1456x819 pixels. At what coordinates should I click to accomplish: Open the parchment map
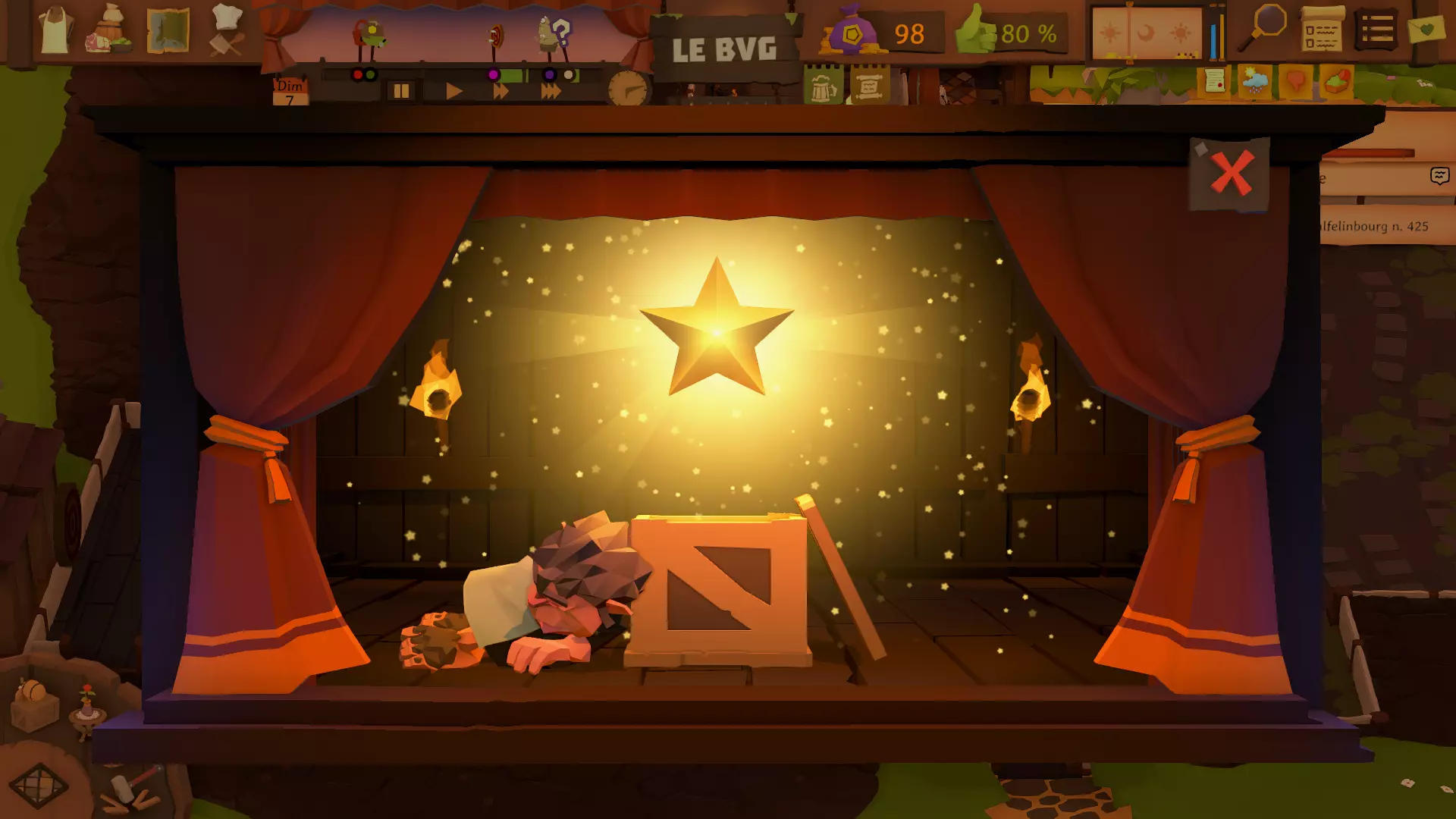[x=168, y=30]
